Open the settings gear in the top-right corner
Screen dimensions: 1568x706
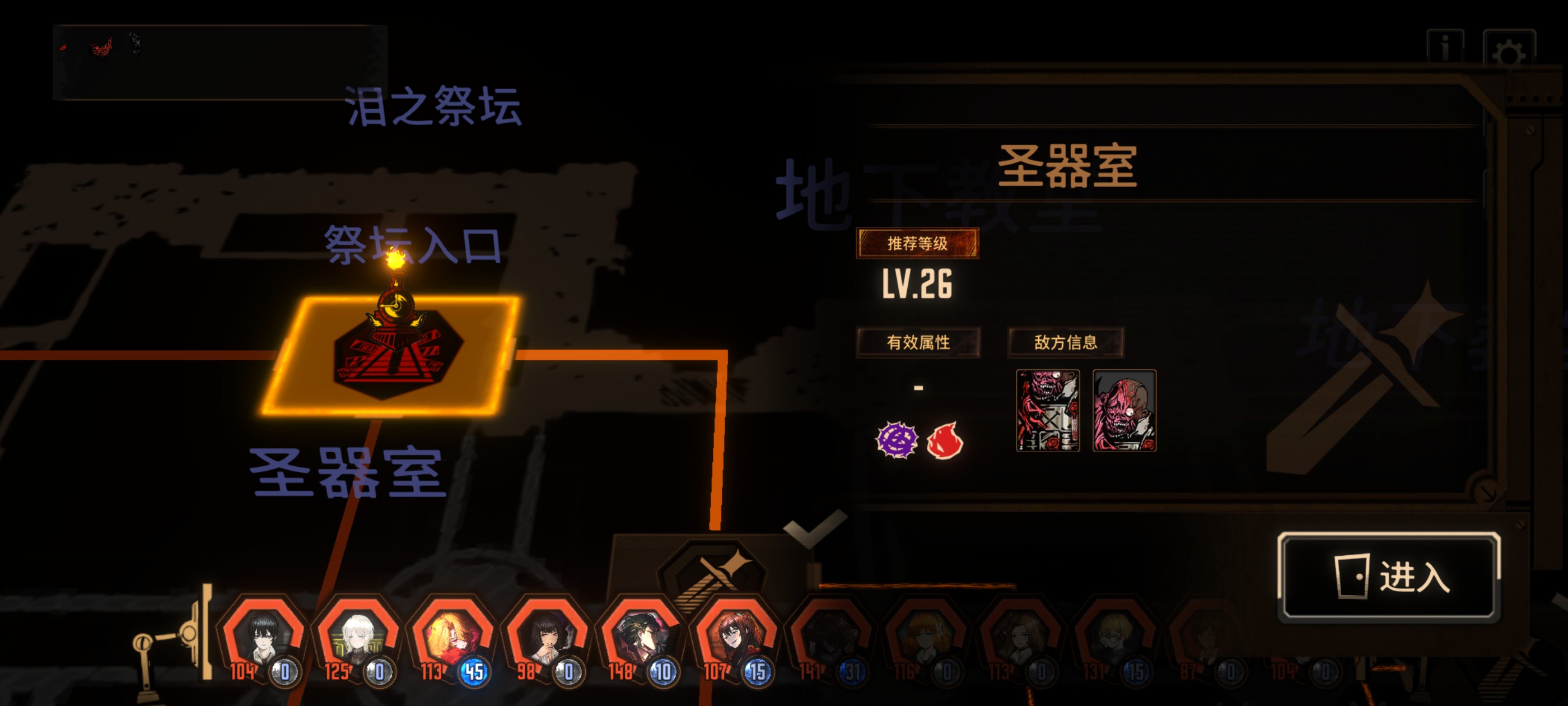coord(1508,47)
